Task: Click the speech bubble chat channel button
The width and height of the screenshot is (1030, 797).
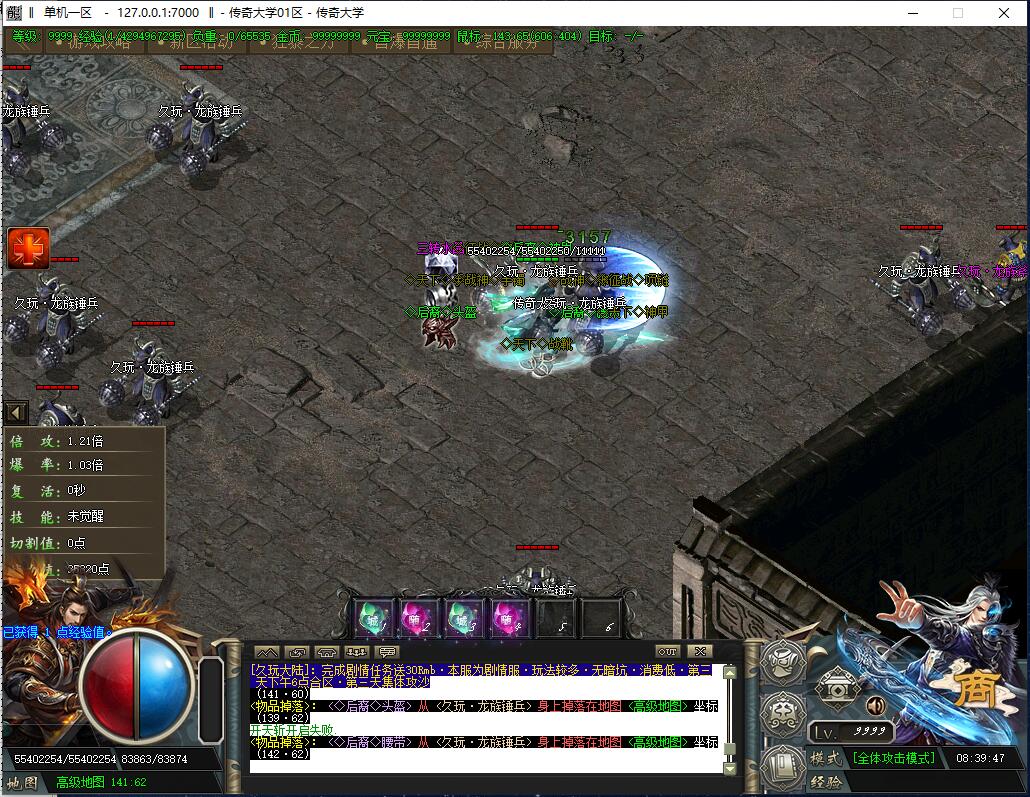Action: [387, 652]
